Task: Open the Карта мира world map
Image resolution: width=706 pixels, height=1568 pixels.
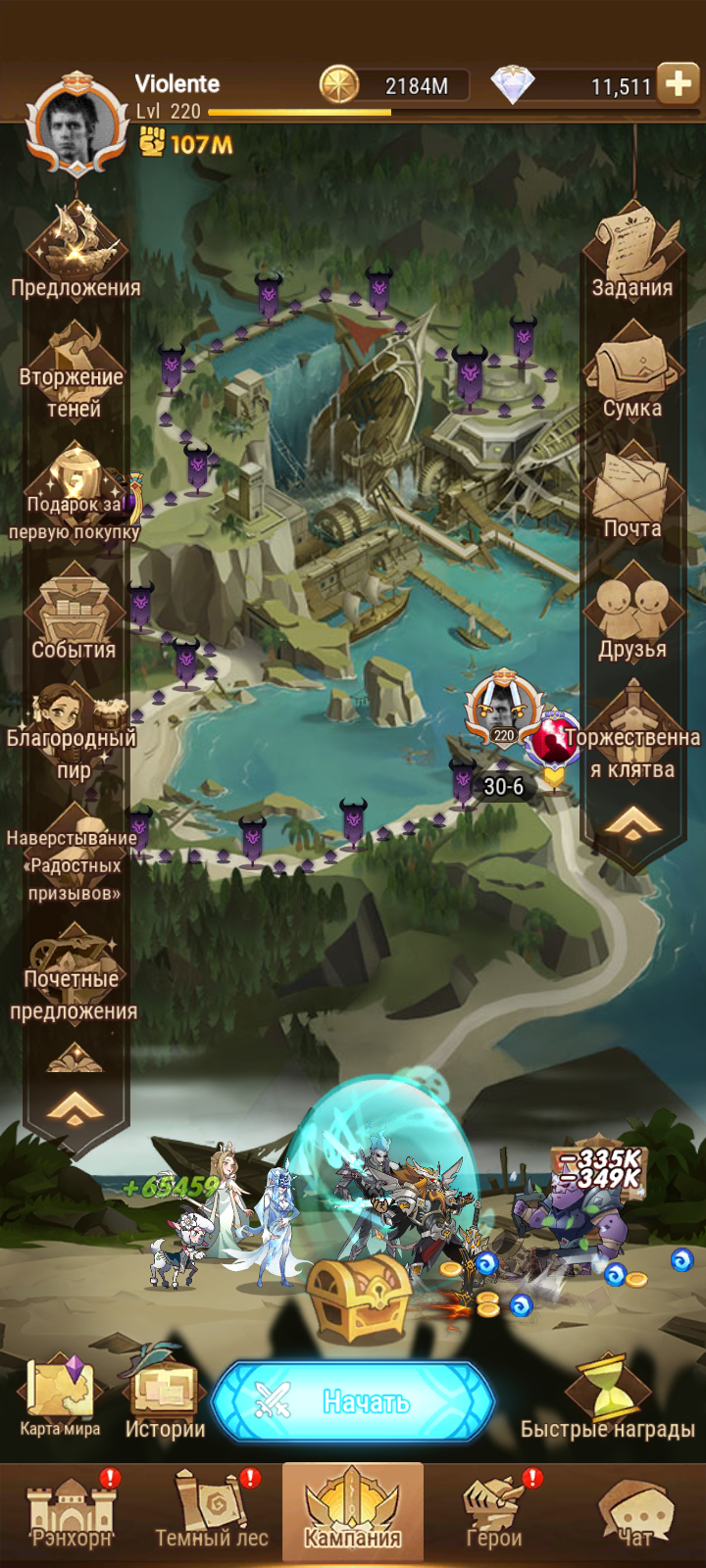Action: [61, 1396]
